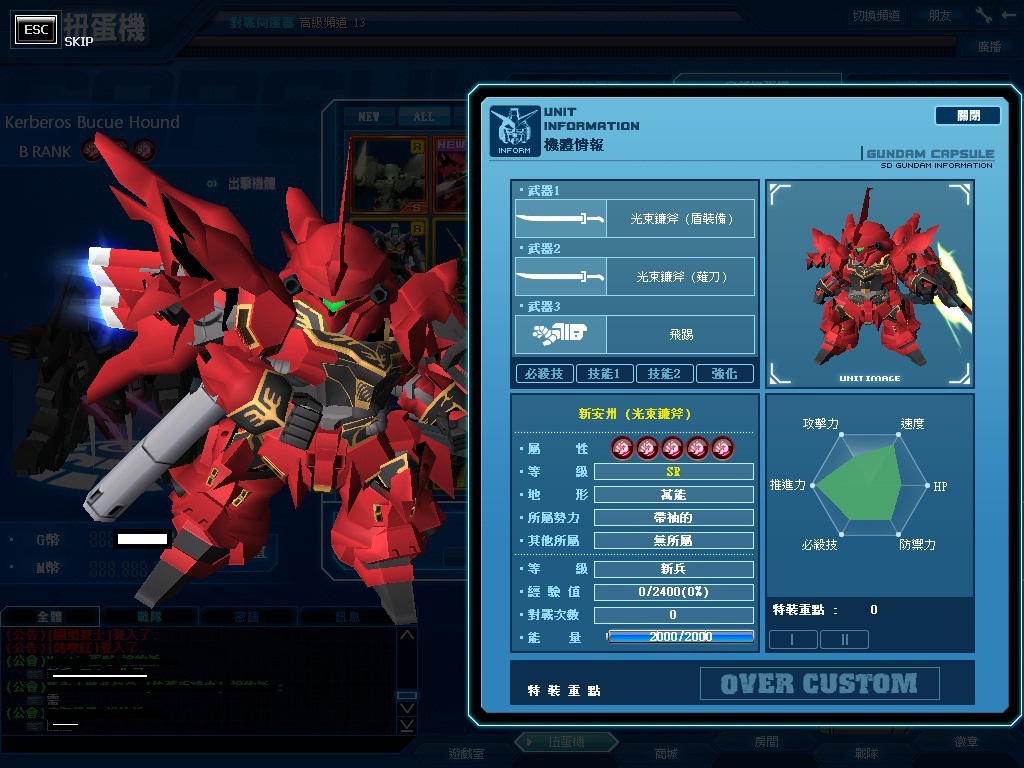Click the ESC skip button

point(36,29)
